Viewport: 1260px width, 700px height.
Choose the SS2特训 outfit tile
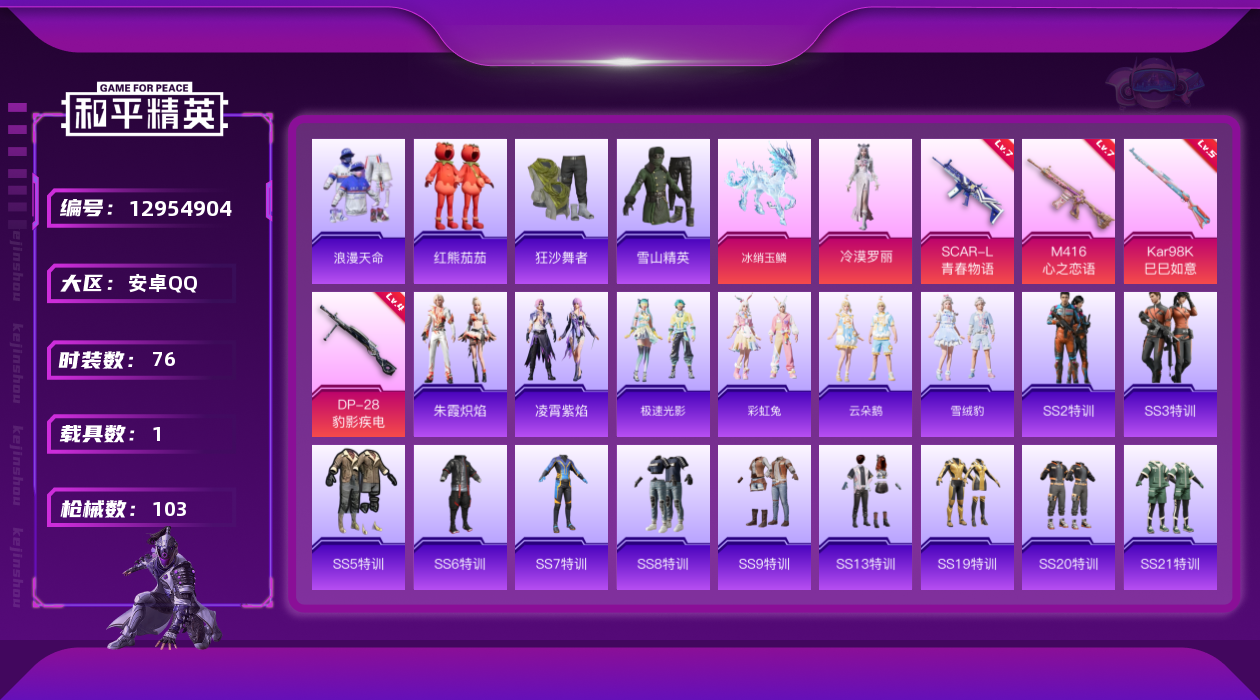1068,364
